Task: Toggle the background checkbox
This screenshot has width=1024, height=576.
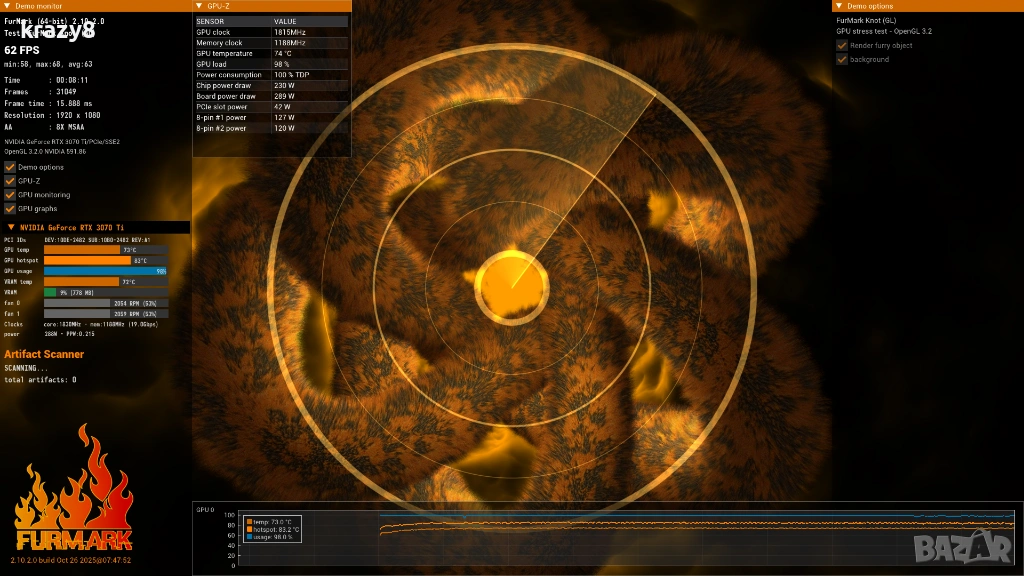Action: point(842,59)
